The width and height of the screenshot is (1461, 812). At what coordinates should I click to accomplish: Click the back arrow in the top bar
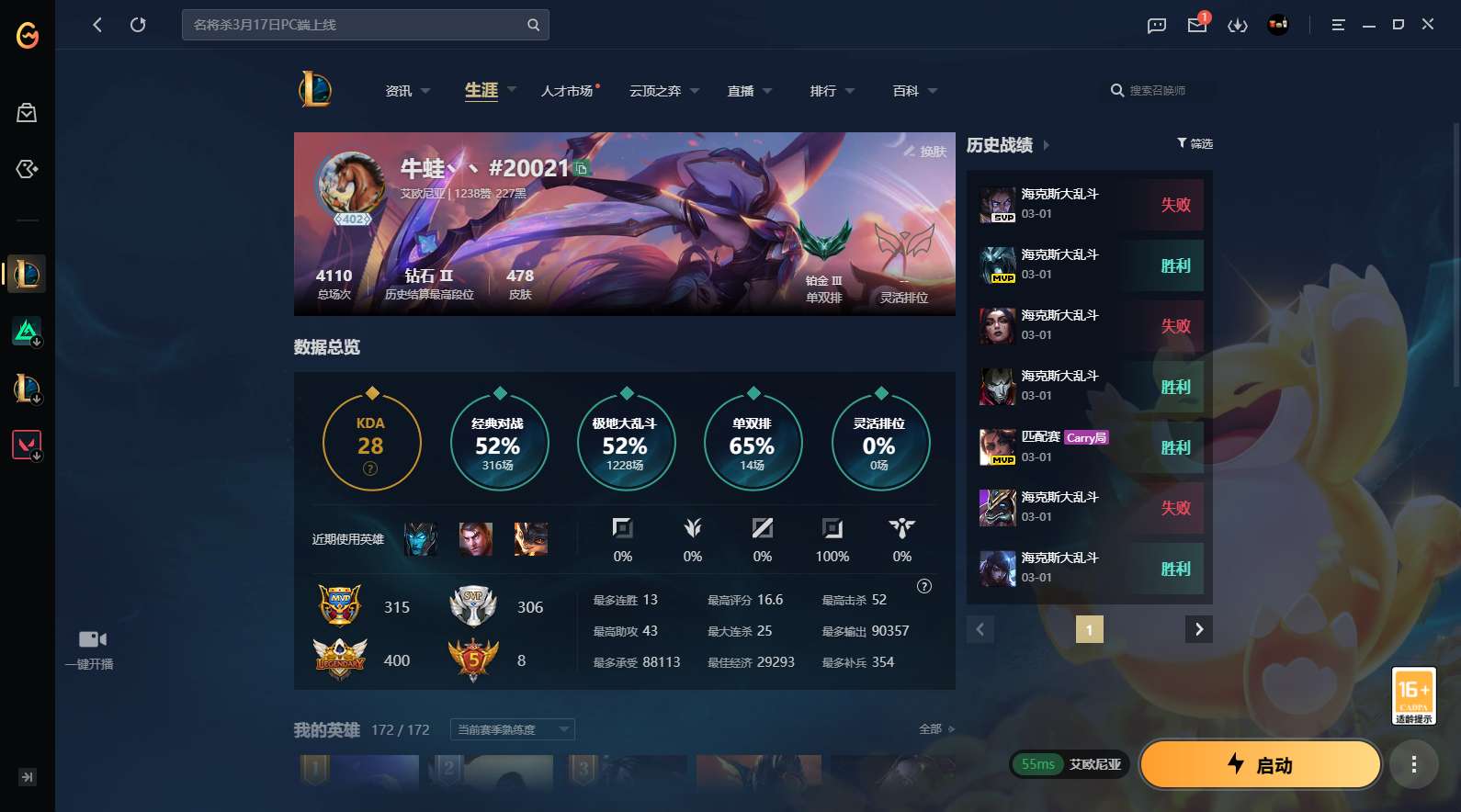(x=96, y=25)
